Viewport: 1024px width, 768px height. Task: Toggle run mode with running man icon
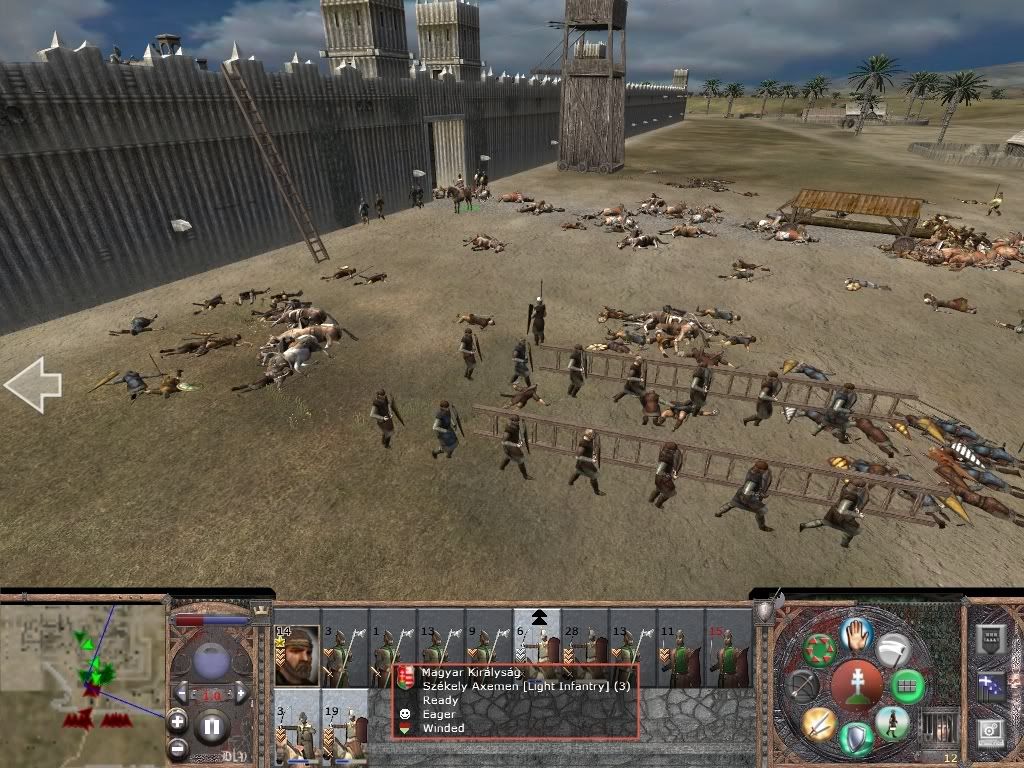pos(892,722)
